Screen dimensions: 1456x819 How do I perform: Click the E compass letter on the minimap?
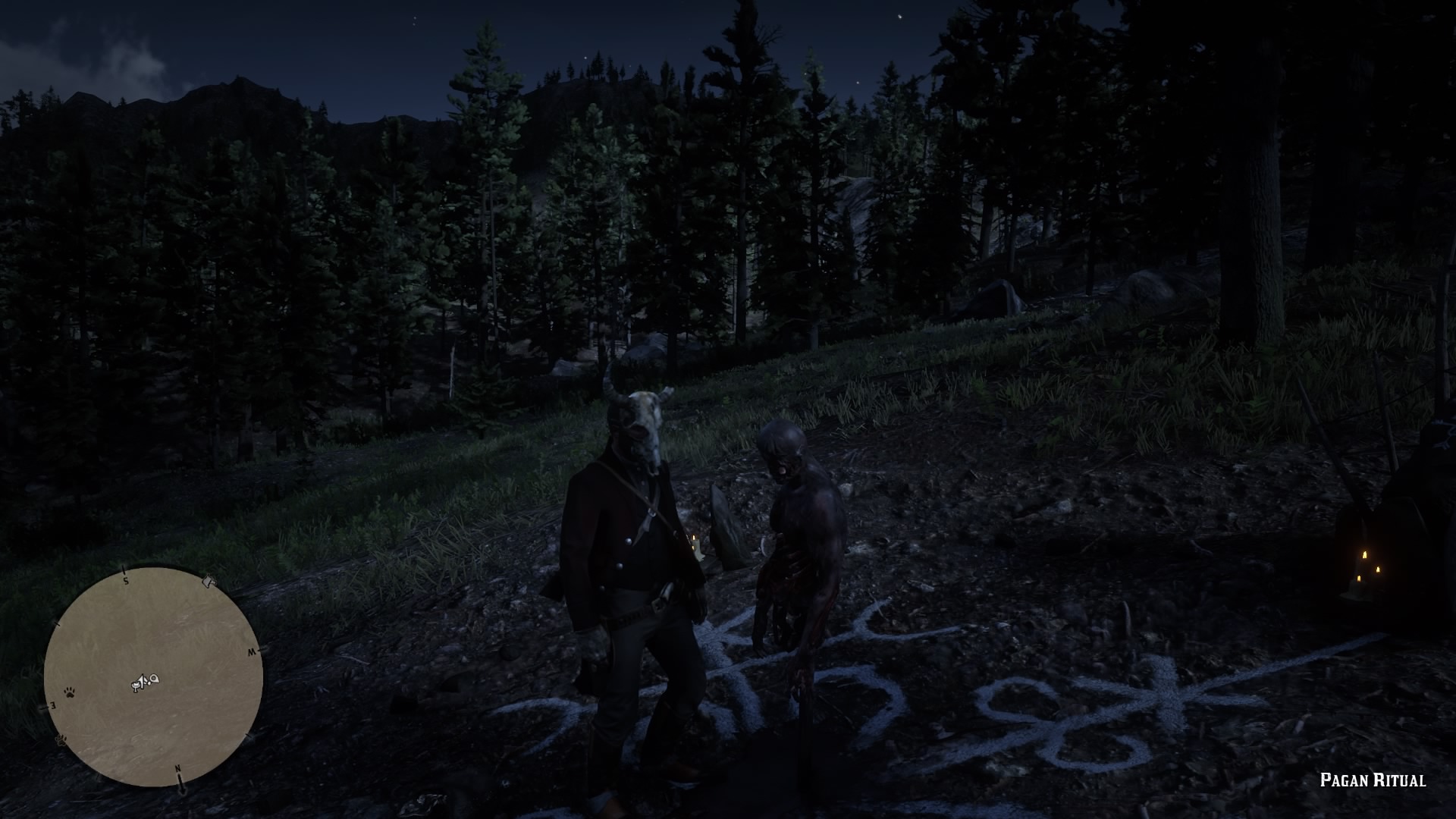[53, 705]
